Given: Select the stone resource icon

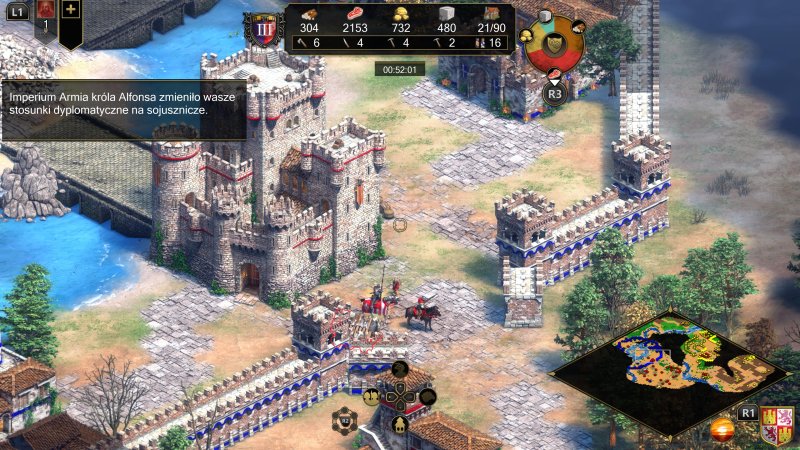Looking at the screenshot, I should pyautogui.click(x=447, y=14).
